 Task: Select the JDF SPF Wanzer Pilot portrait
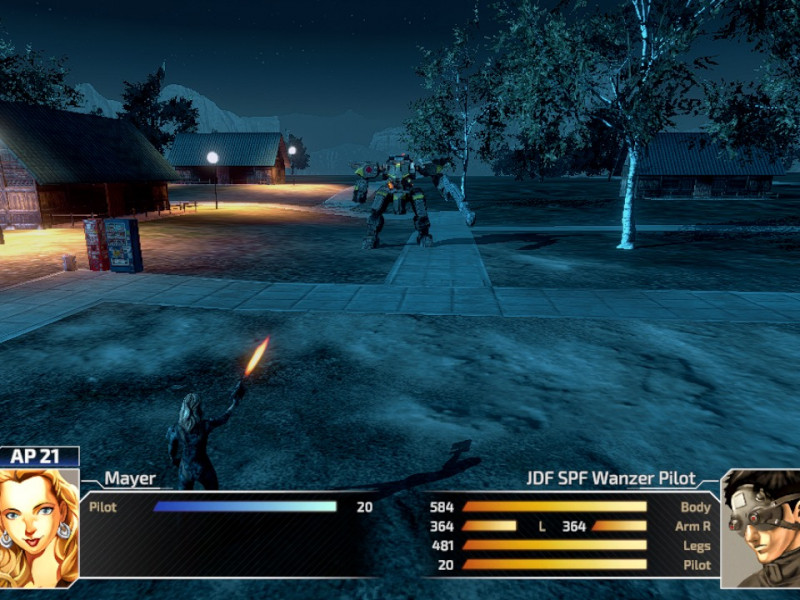pyautogui.click(x=760, y=528)
